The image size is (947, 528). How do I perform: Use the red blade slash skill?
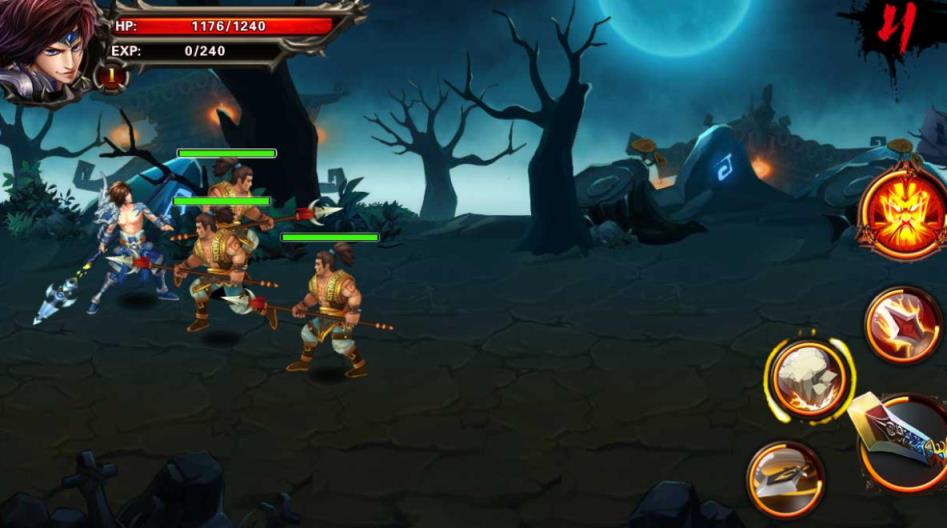(903, 323)
